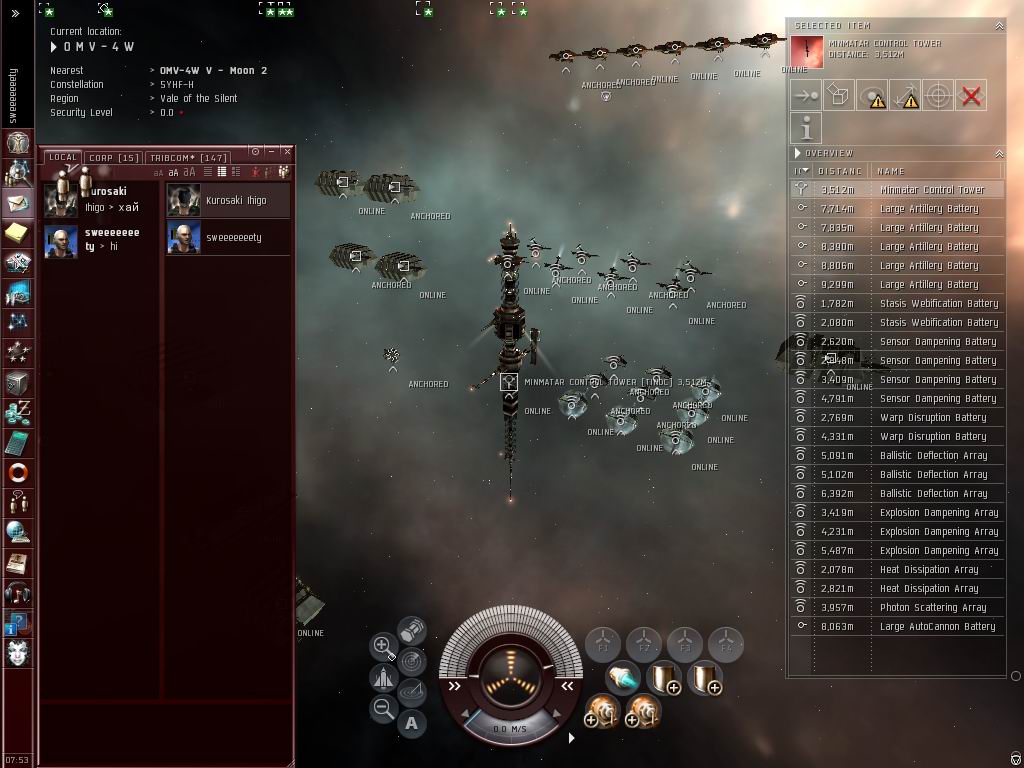
Task: Zoom in with the magnifier plus button
Action: pos(382,646)
